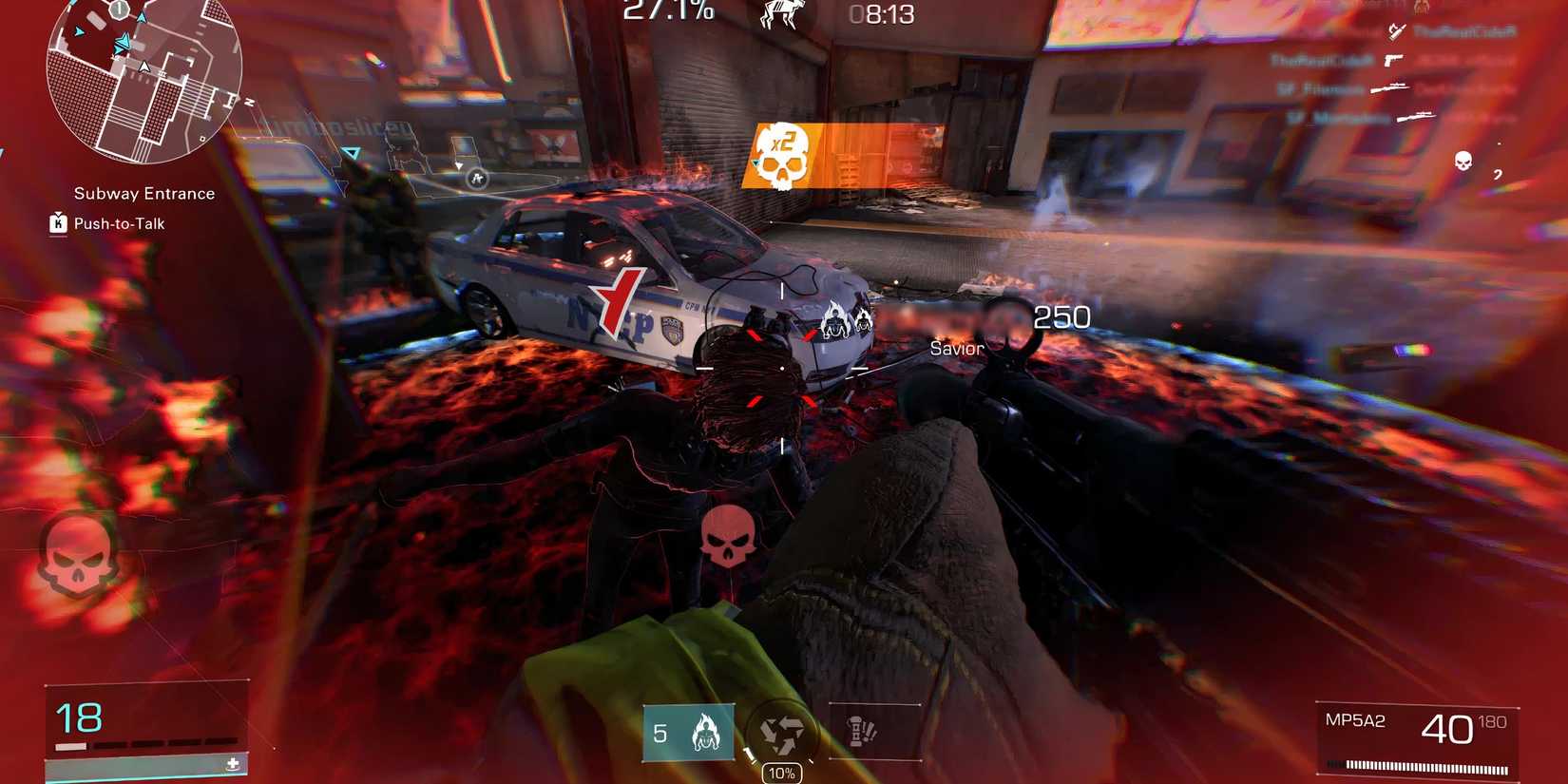The height and width of the screenshot is (784, 1568).
Task: Click the skull icon on the right screen edge
Action: coord(1463,162)
